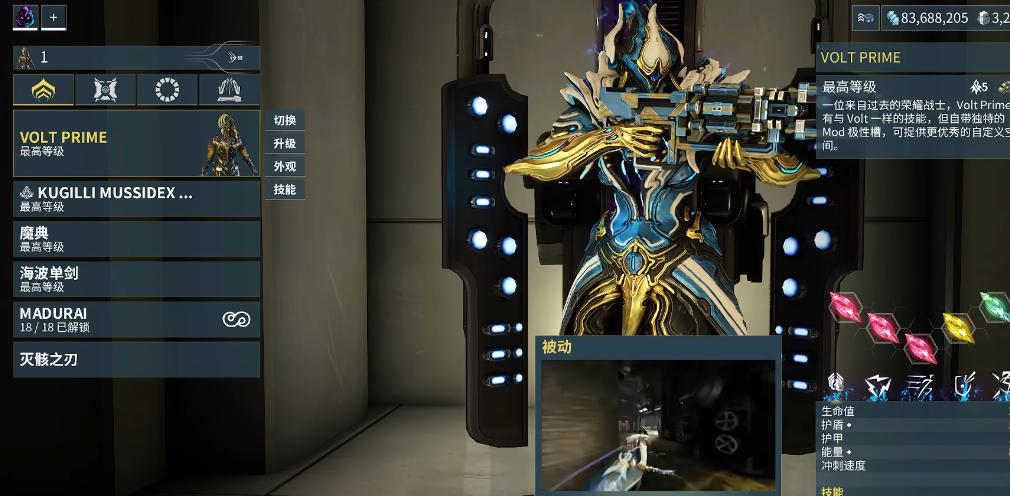Image resolution: width=1010 pixels, height=496 pixels.
Task: Add a new loadout with the plus button
Action: (54, 17)
